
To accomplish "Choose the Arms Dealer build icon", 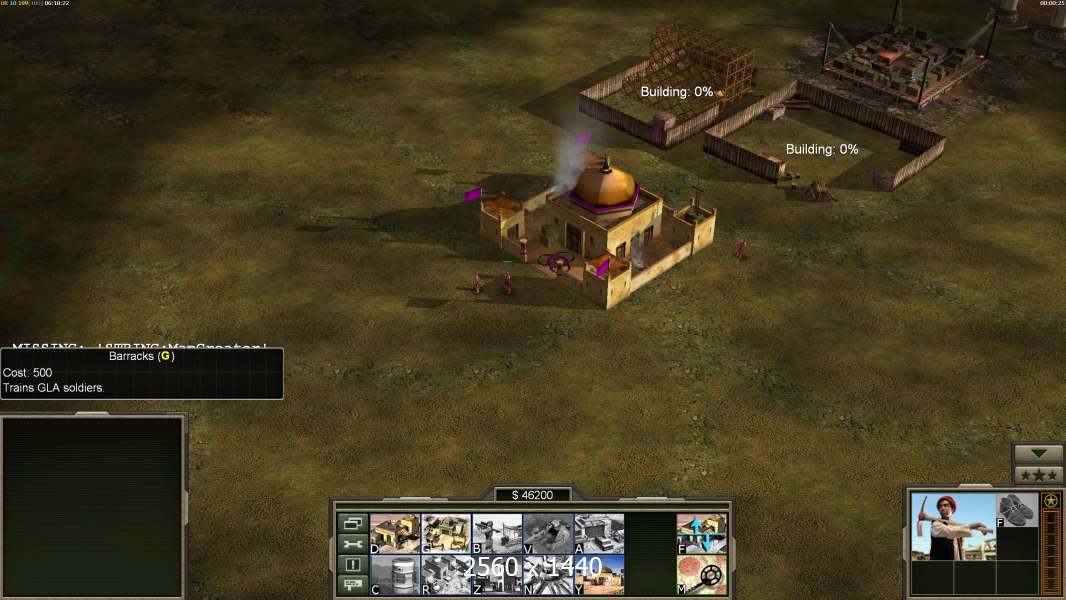I will [599, 533].
